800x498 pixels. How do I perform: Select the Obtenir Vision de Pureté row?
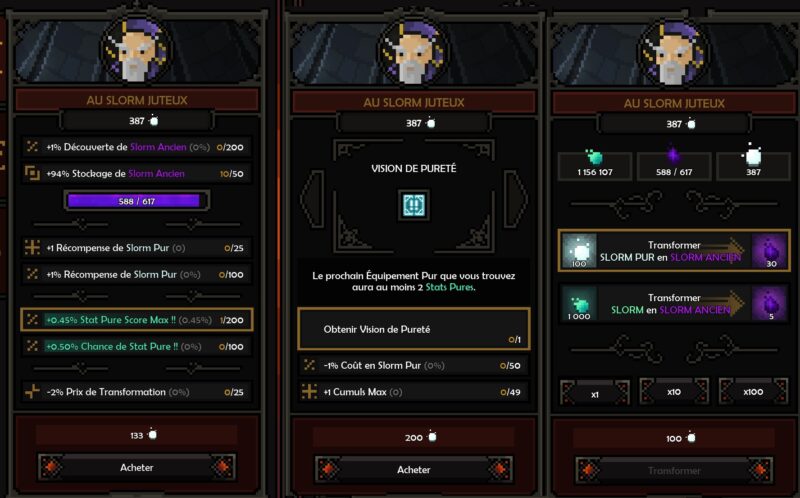[x=414, y=329]
